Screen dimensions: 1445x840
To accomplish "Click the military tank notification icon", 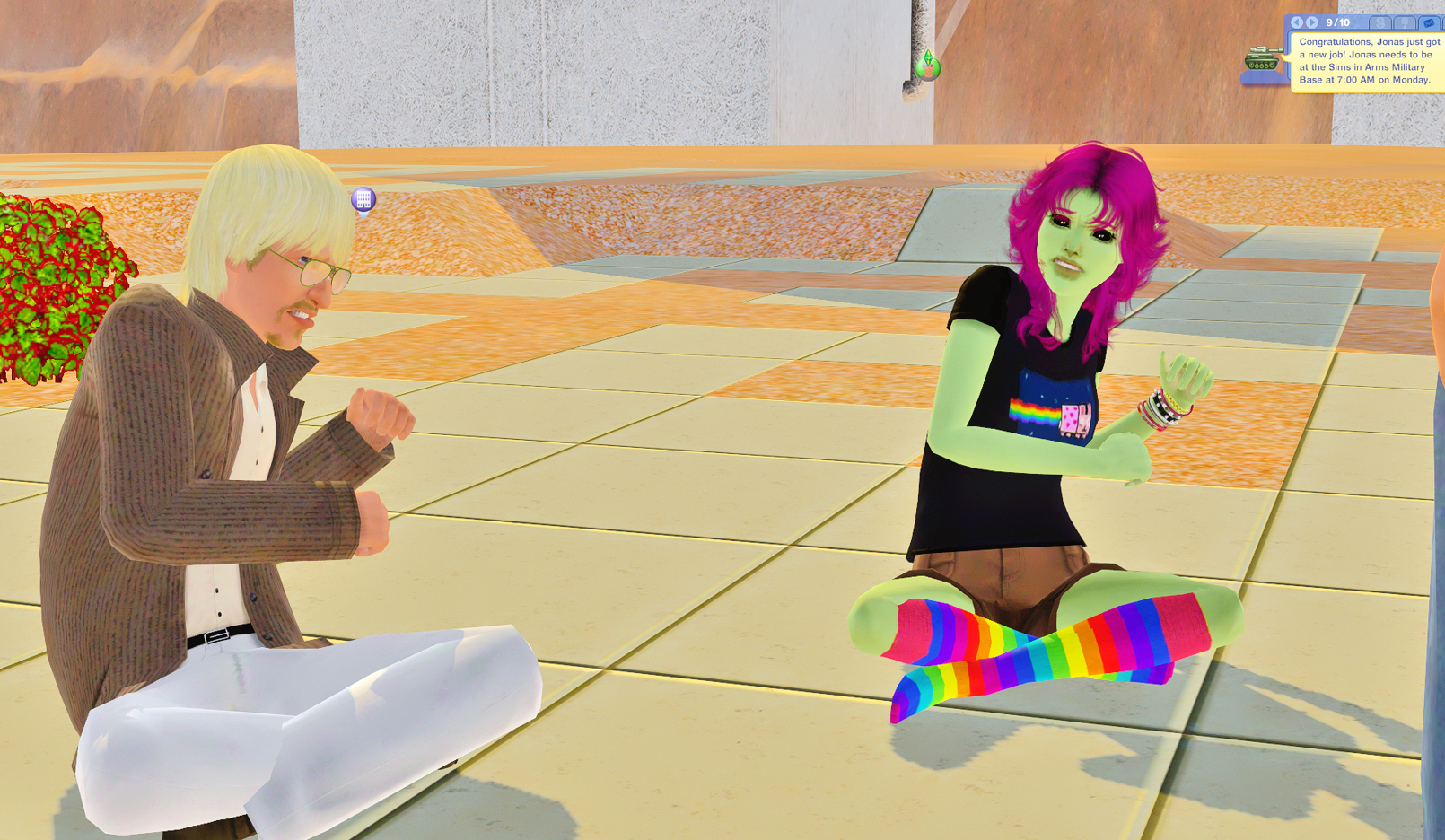I will [1262, 60].
